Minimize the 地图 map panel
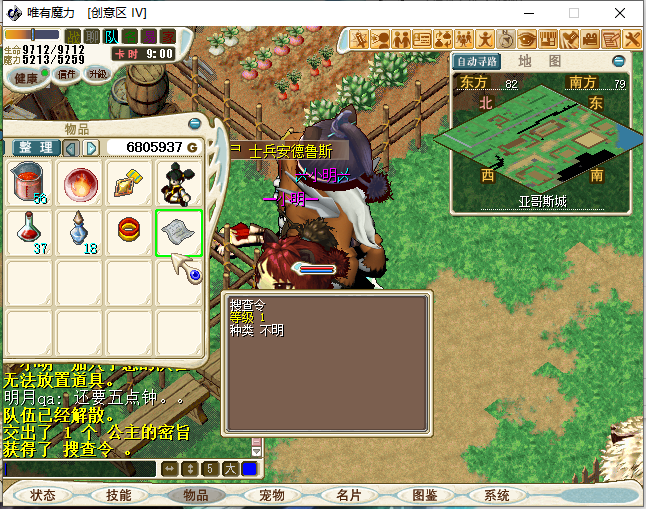The height and width of the screenshot is (509, 646). pyautogui.click(x=619, y=61)
